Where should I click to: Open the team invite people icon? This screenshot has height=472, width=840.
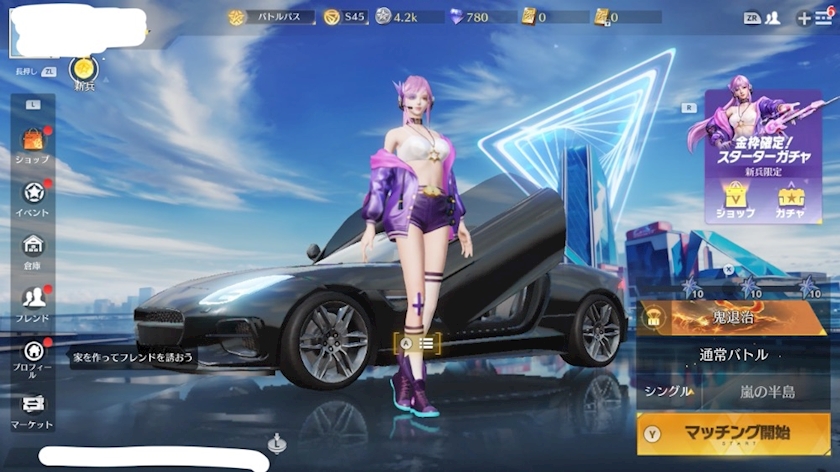point(773,17)
